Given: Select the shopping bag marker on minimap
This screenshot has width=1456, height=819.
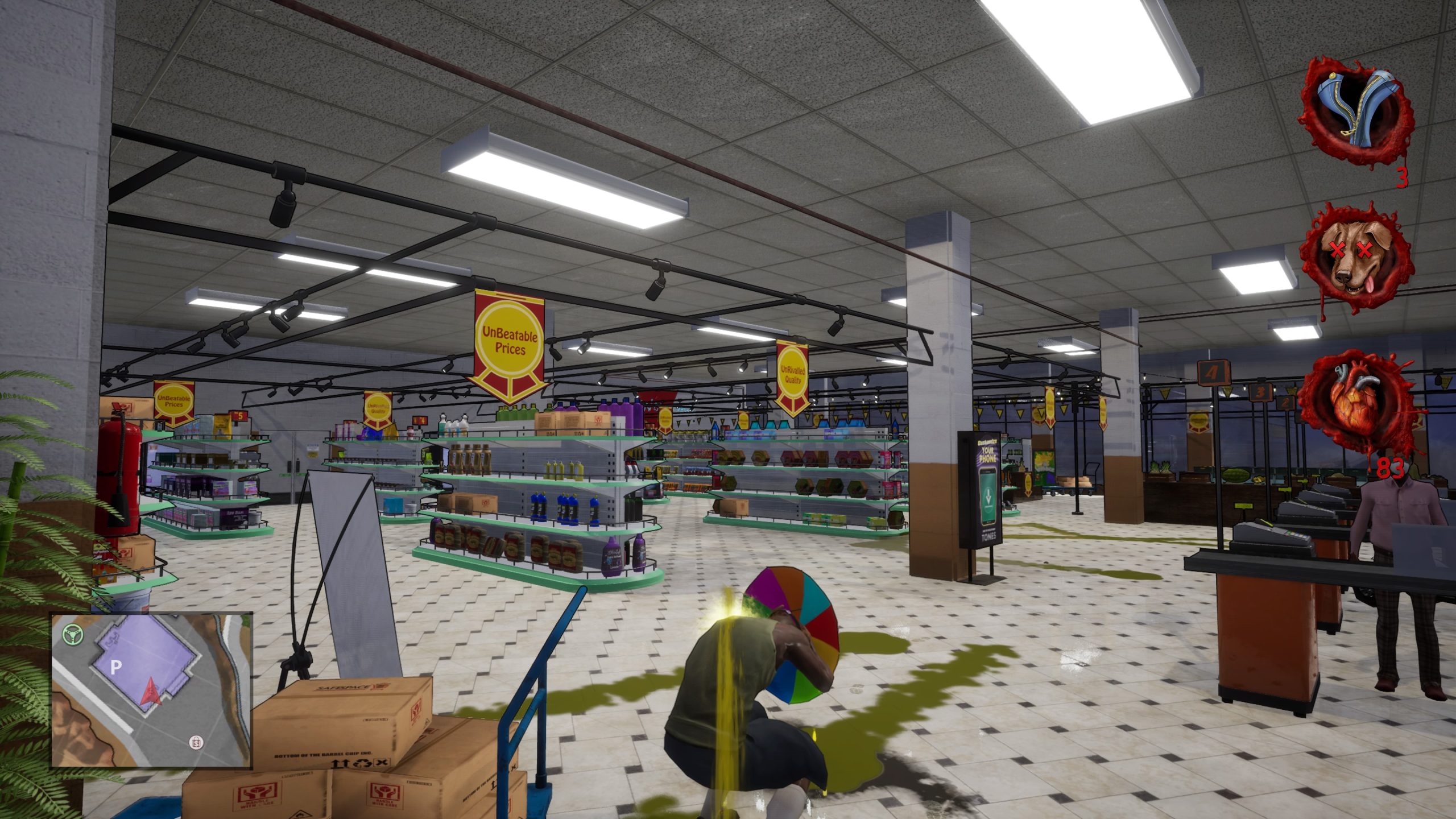Looking at the screenshot, I should coord(197,742).
